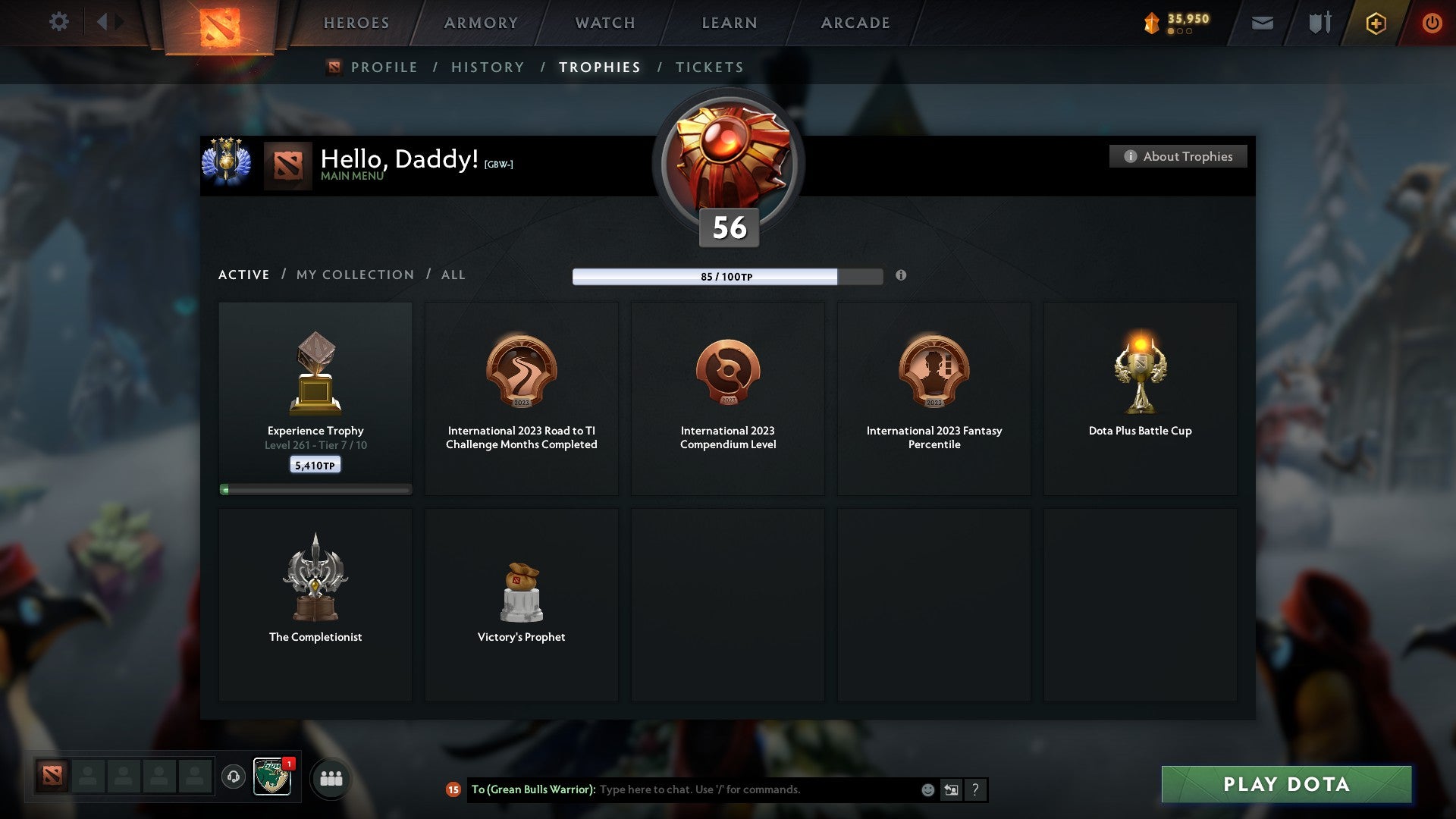Select the Experience Trophy card
1456x819 pixels.
pos(315,394)
